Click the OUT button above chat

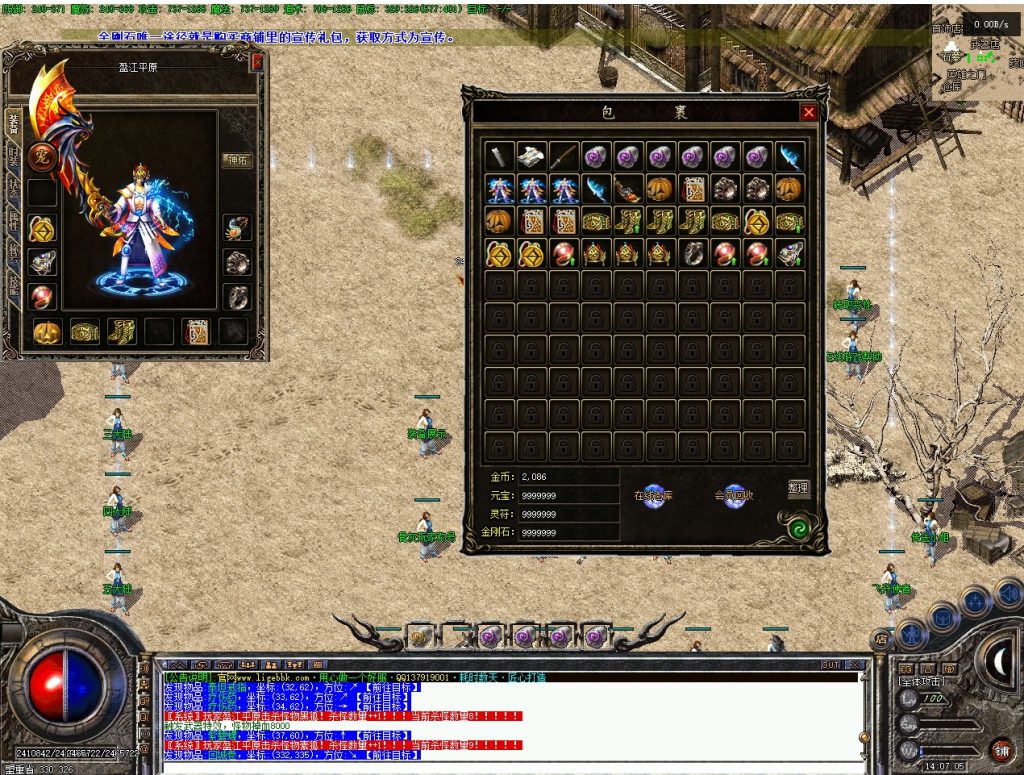pos(830,664)
